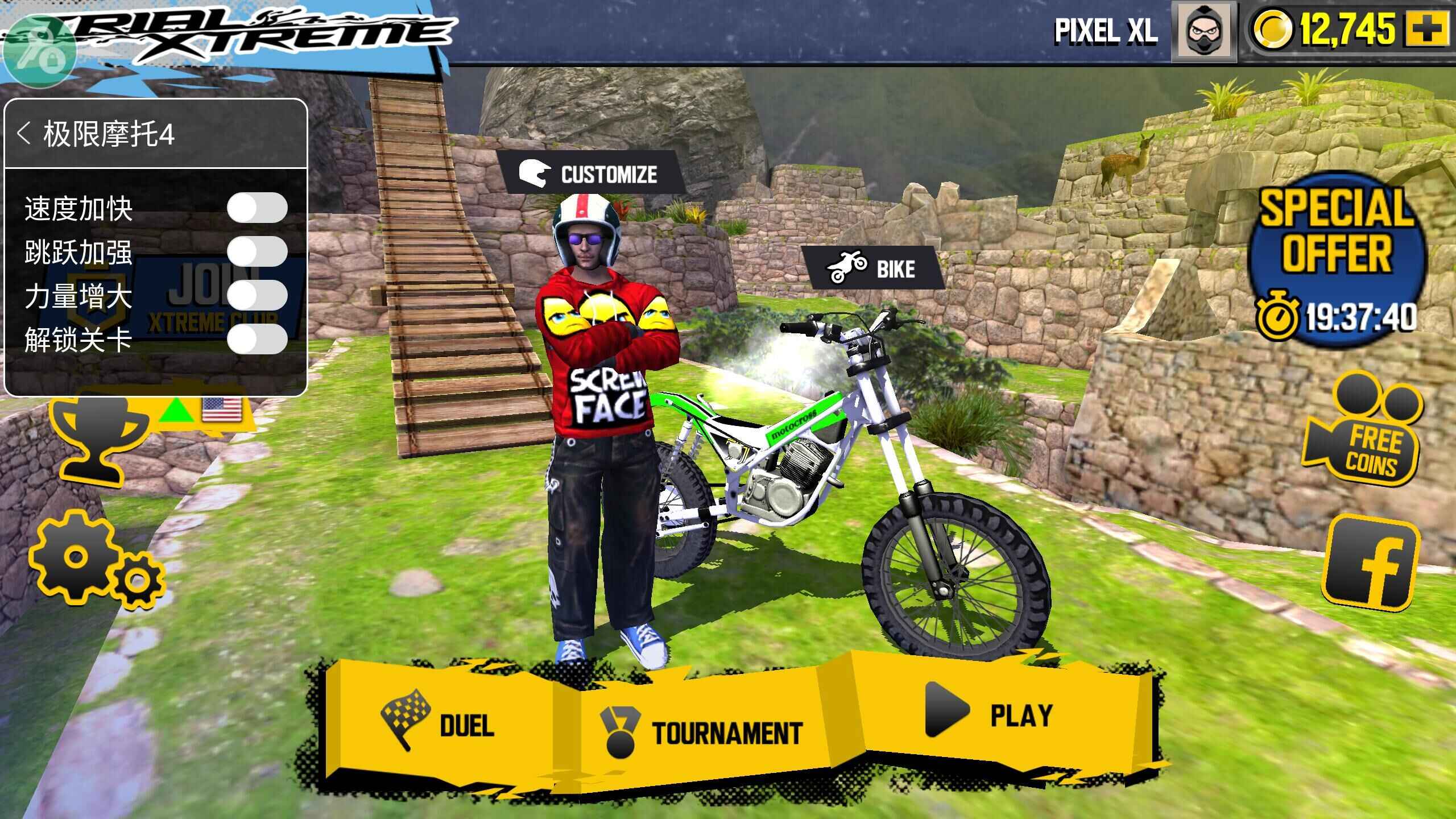This screenshot has height=819, width=1456.
Task: Open the player avatar profile
Action: pos(1203,31)
